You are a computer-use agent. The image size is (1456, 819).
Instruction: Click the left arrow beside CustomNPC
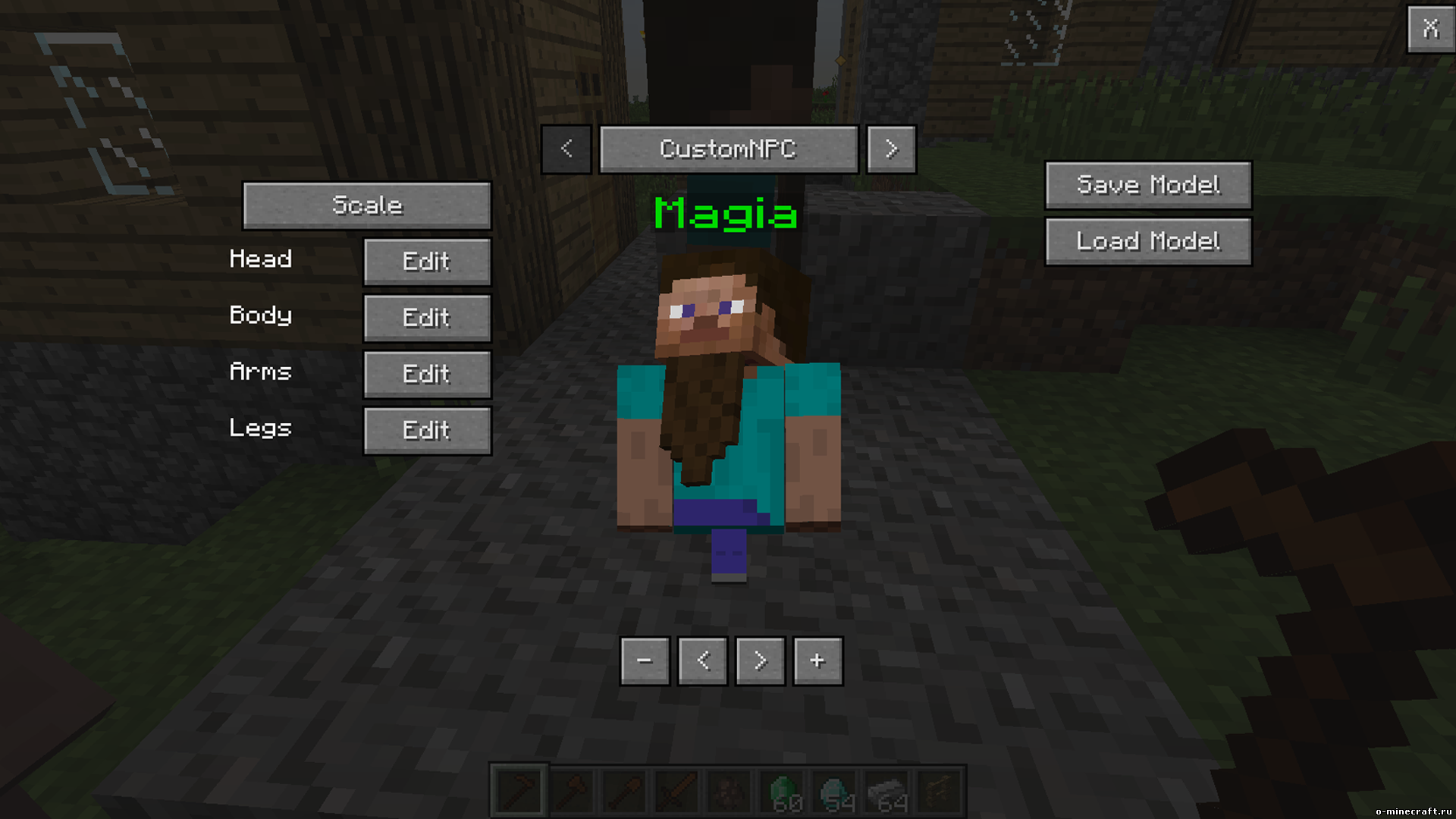pyautogui.click(x=566, y=149)
